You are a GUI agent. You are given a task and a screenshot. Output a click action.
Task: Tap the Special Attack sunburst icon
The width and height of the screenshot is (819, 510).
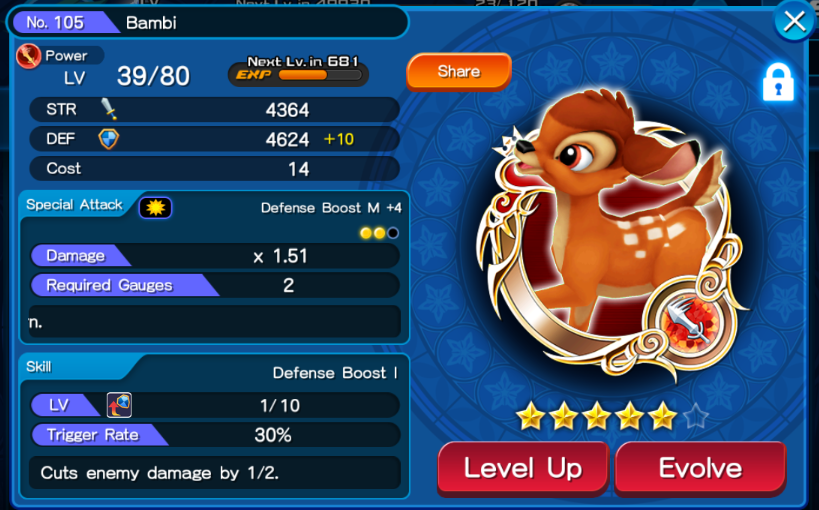coord(155,207)
